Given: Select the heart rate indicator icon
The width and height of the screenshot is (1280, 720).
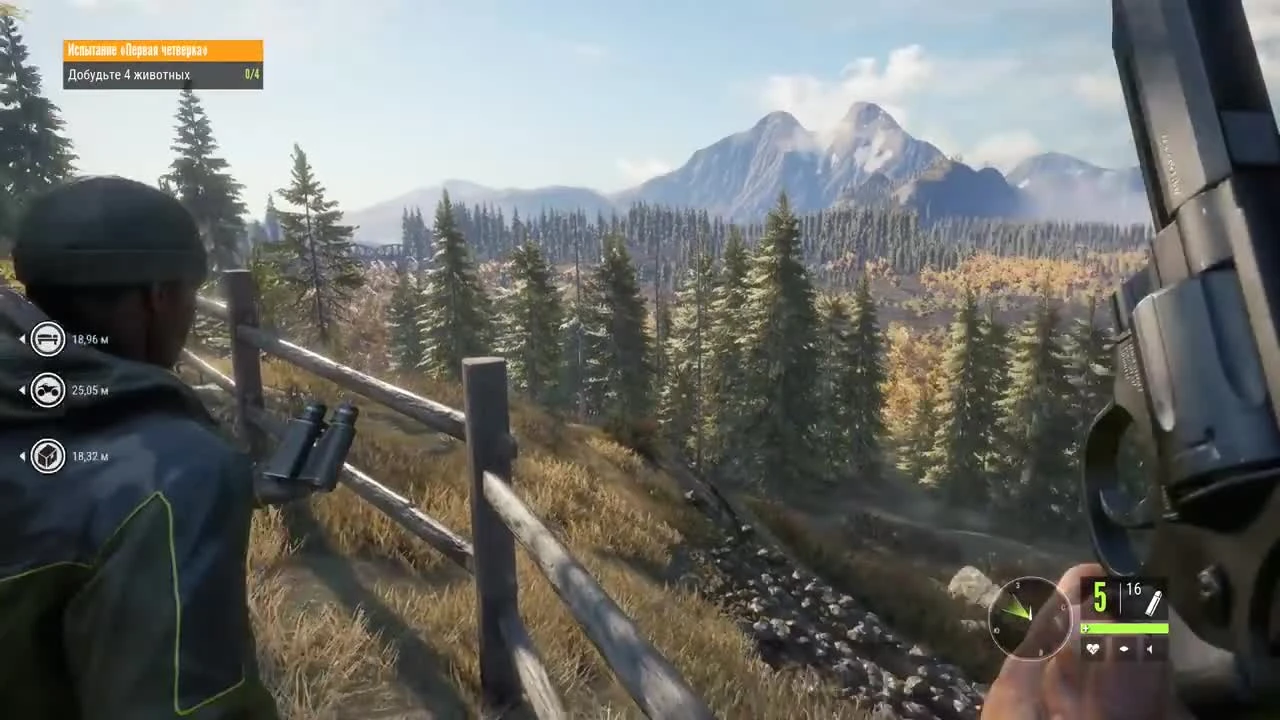Looking at the screenshot, I should tap(1092, 650).
